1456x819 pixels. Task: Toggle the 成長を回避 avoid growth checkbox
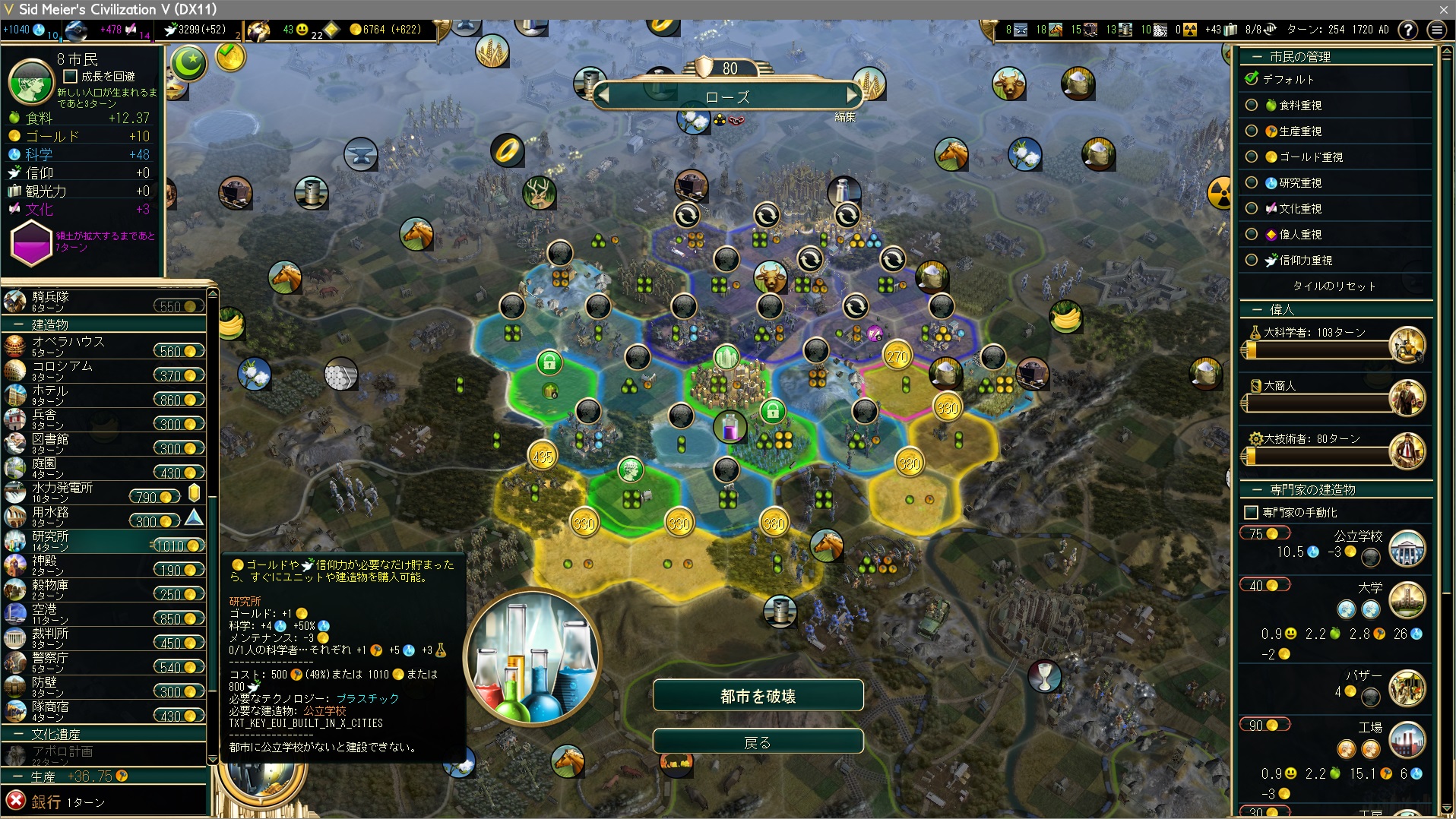71,77
